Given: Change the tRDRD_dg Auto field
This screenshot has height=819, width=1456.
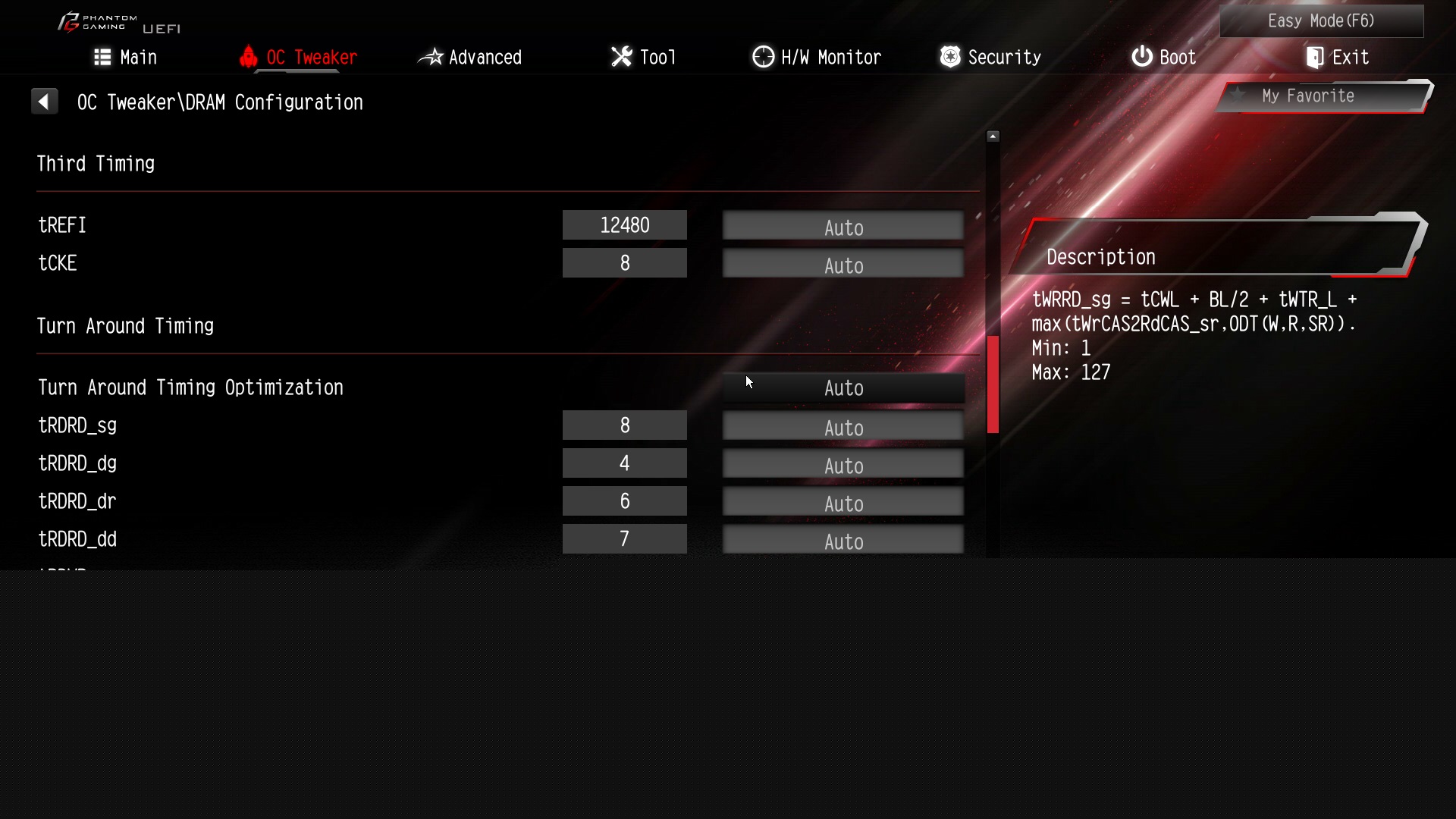Looking at the screenshot, I should pyautogui.click(x=843, y=465).
